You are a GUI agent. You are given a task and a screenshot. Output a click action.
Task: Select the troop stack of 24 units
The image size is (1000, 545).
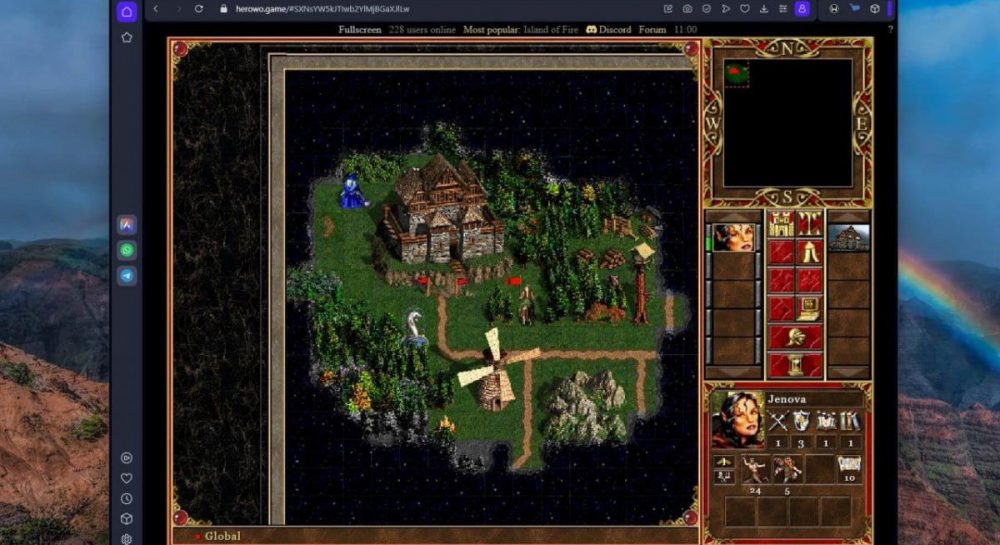pos(755,469)
